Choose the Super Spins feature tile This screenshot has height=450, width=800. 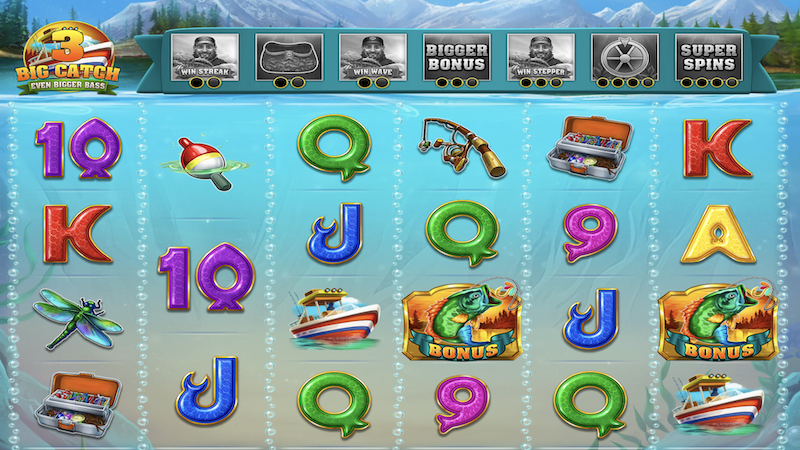click(x=708, y=56)
